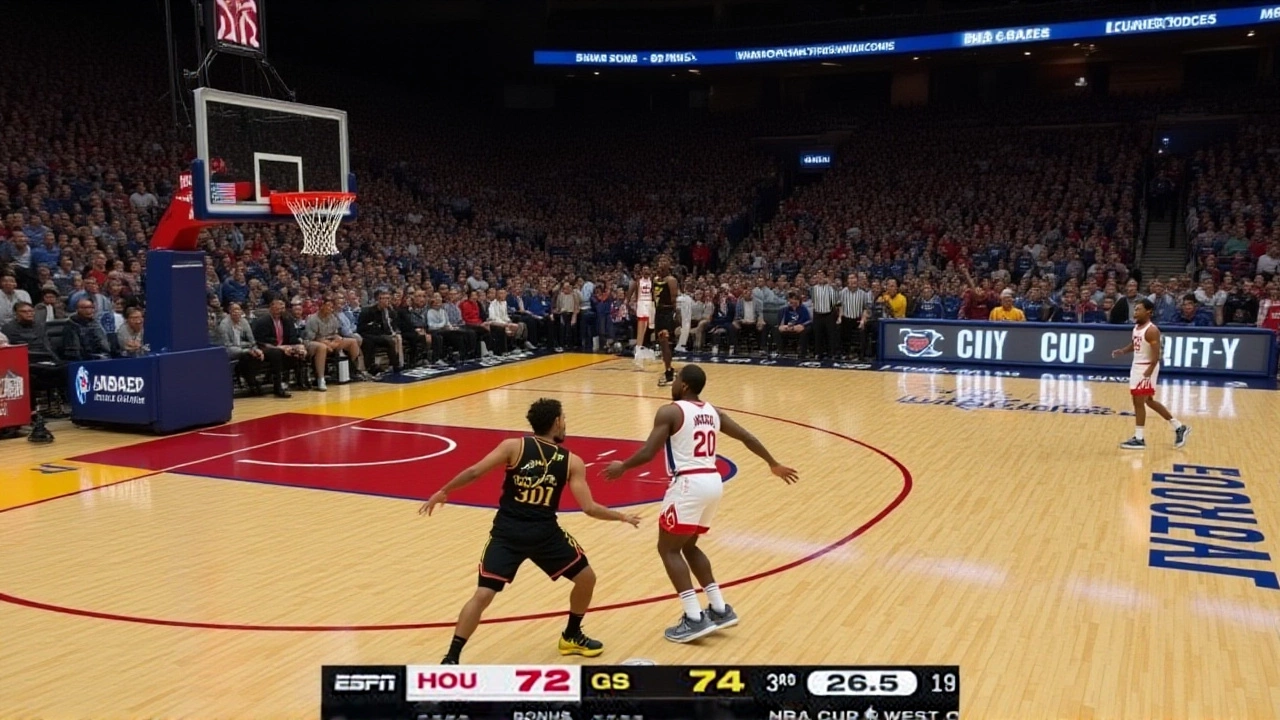
Task: Click the ESPN logo on the score bug
Action: (x=365, y=683)
